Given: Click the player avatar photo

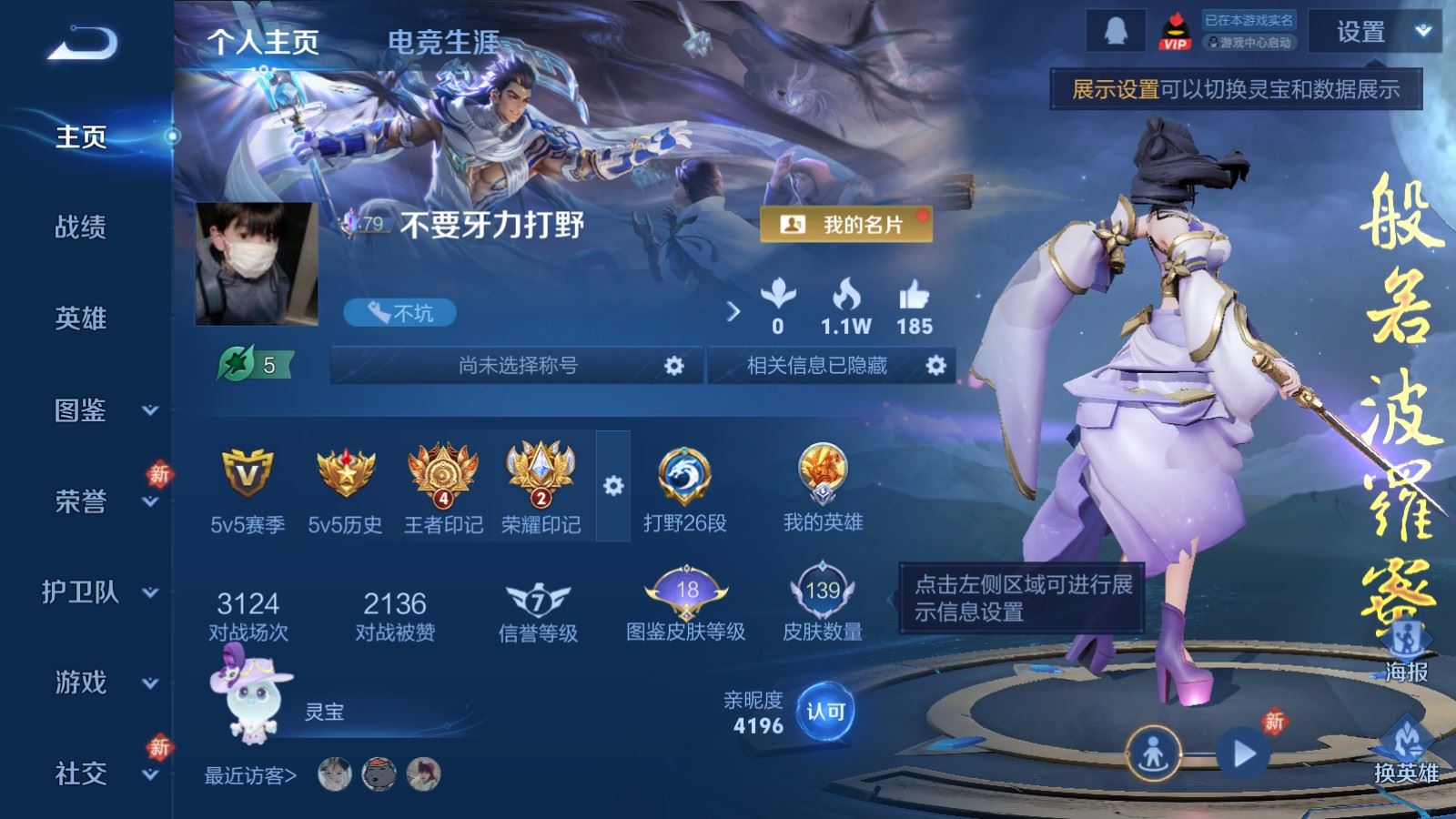Looking at the screenshot, I should tap(257, 263).
